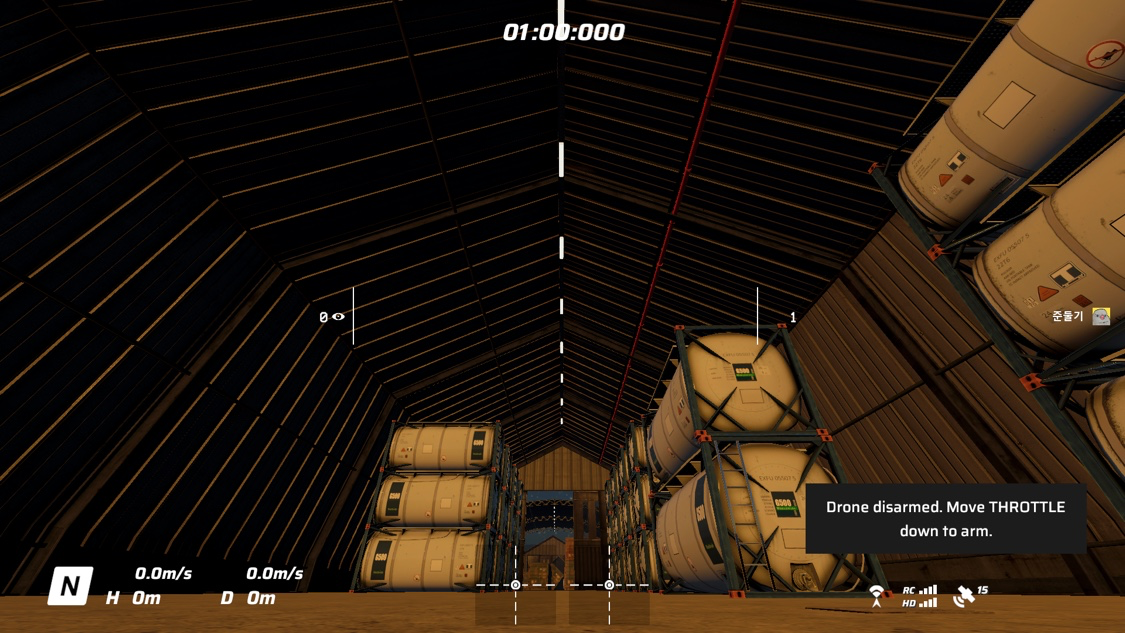Select the player entry 준돌기
Screen dimensions: 1125x633
pos(1079,316)
